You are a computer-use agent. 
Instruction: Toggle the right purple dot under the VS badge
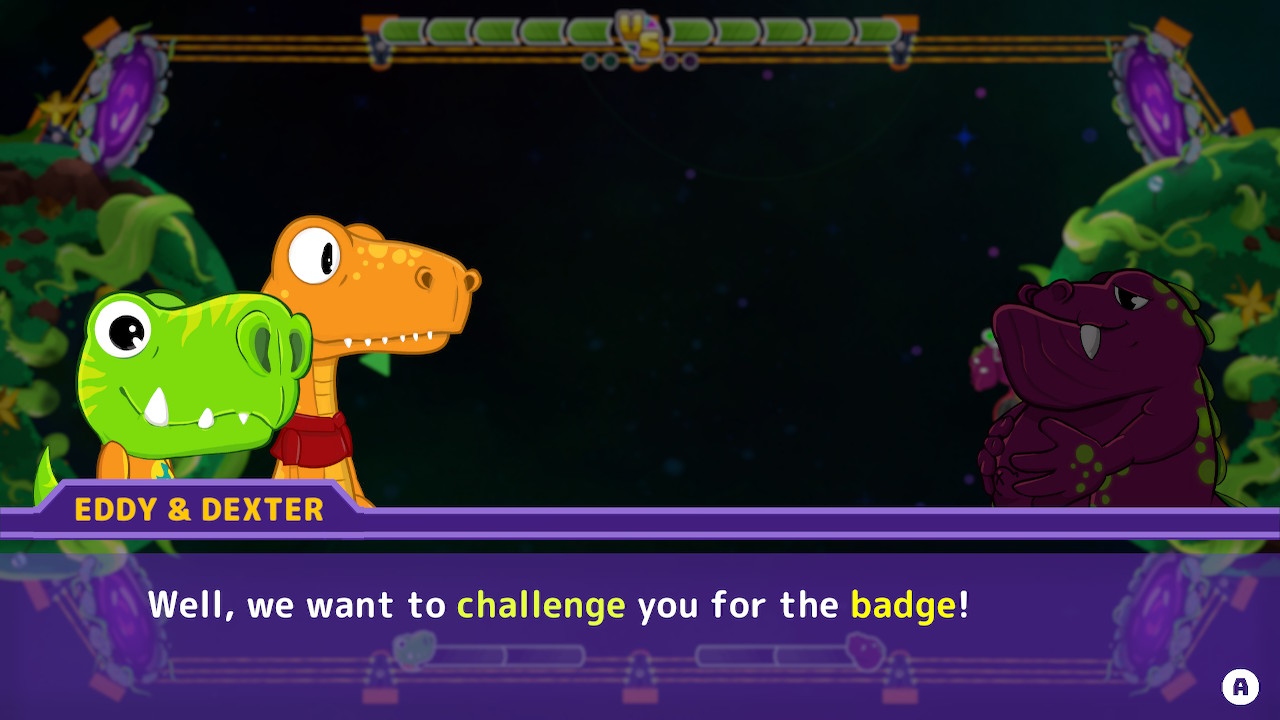(690, 61)
